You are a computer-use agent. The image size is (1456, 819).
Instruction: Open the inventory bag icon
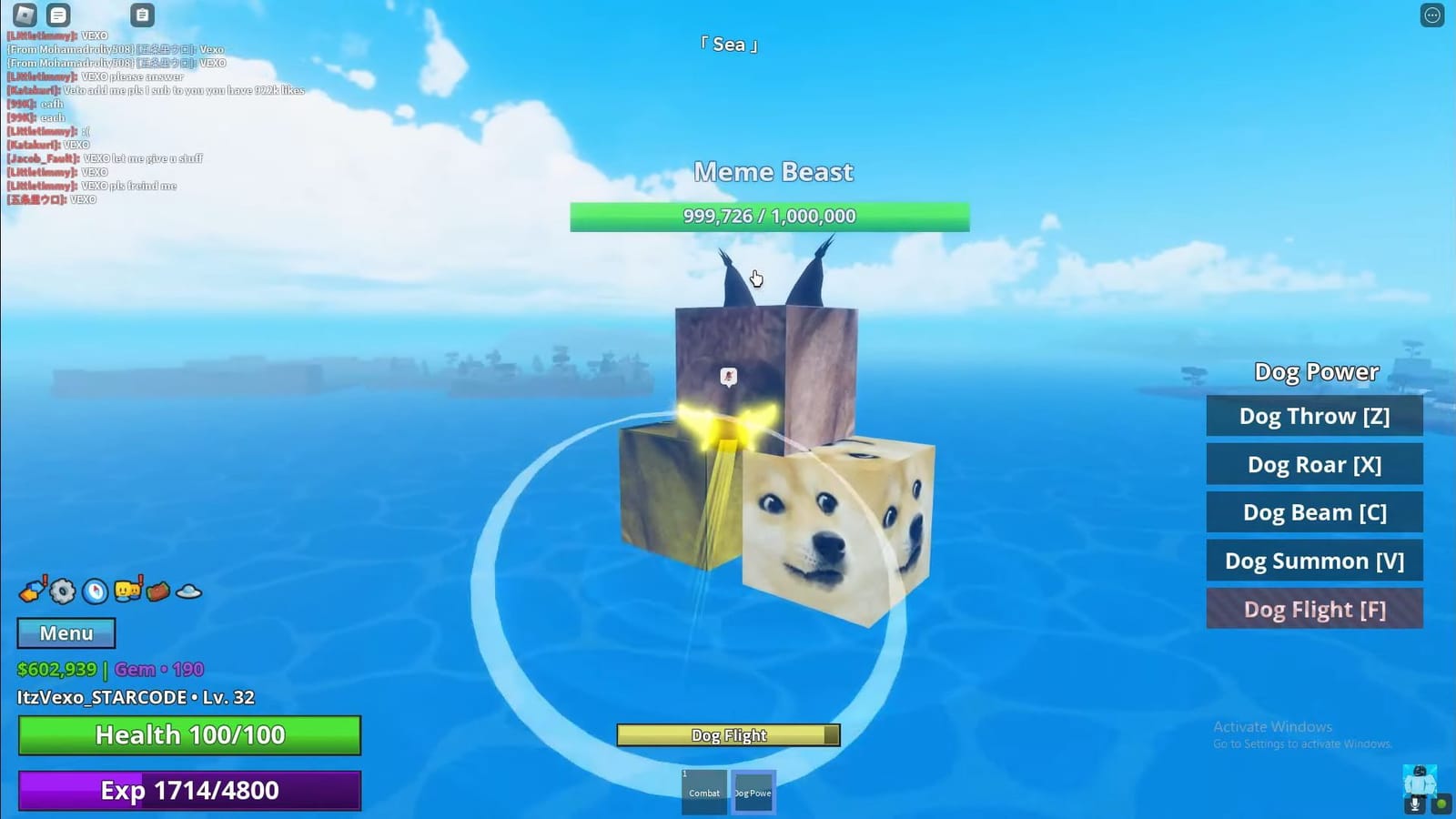tap(158, 590)
